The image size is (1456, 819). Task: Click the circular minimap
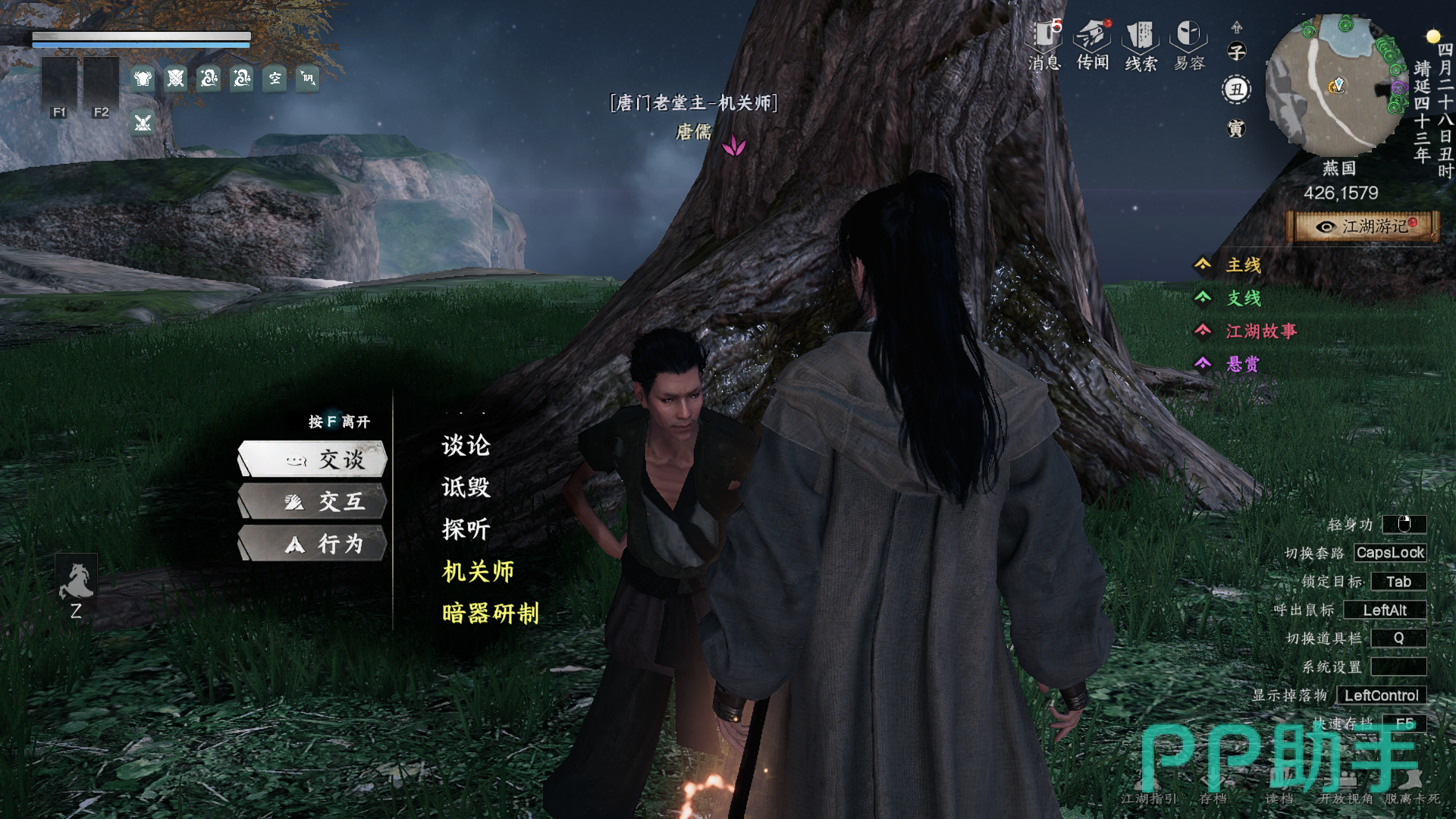click(x=1336, y=85)
